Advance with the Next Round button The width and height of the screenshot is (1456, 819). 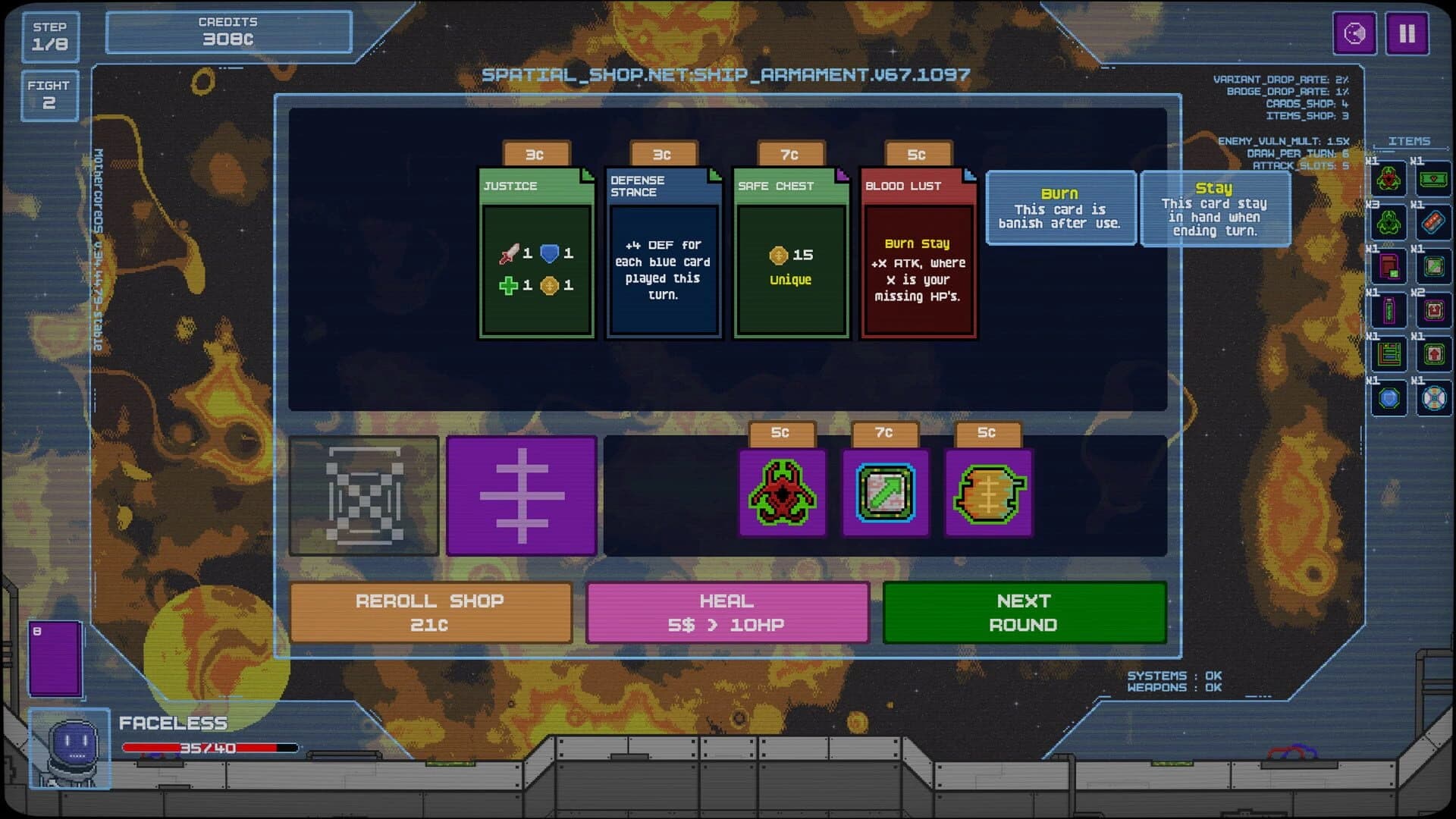pyautogui.click(x=1024, y=613)
